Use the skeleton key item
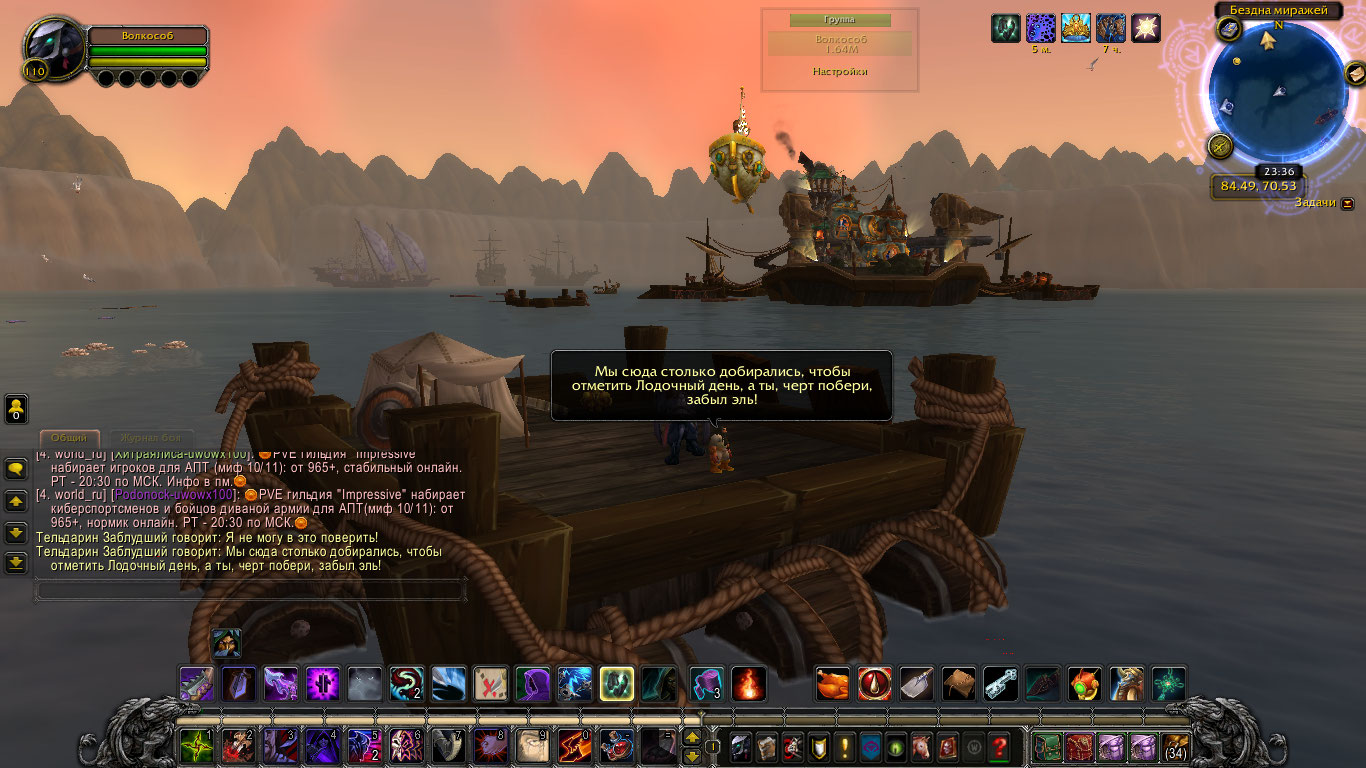 pos(1001,684)
